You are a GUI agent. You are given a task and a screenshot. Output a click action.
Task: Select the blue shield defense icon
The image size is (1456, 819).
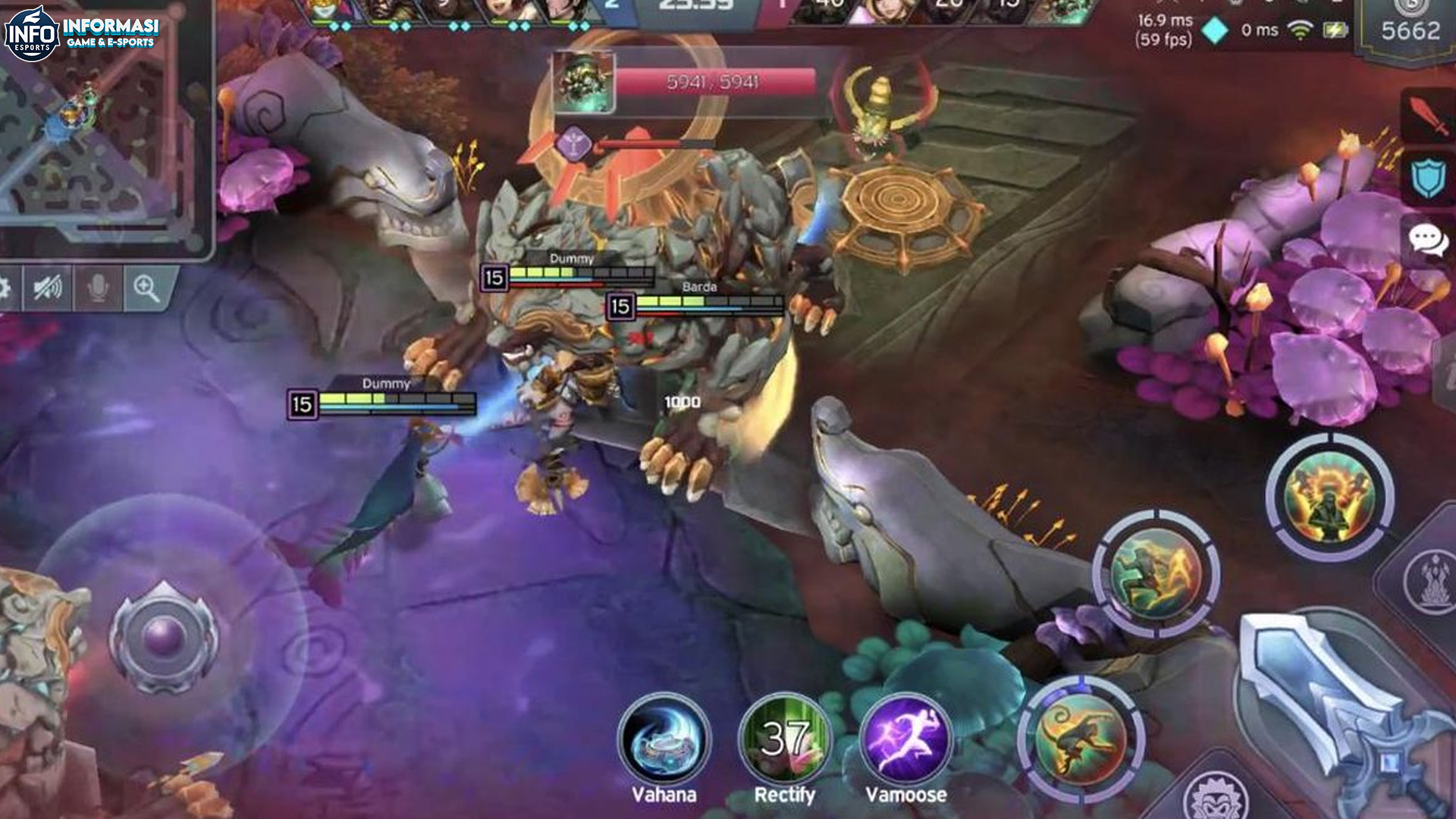pyautogui.click(x=1427, y=179)
